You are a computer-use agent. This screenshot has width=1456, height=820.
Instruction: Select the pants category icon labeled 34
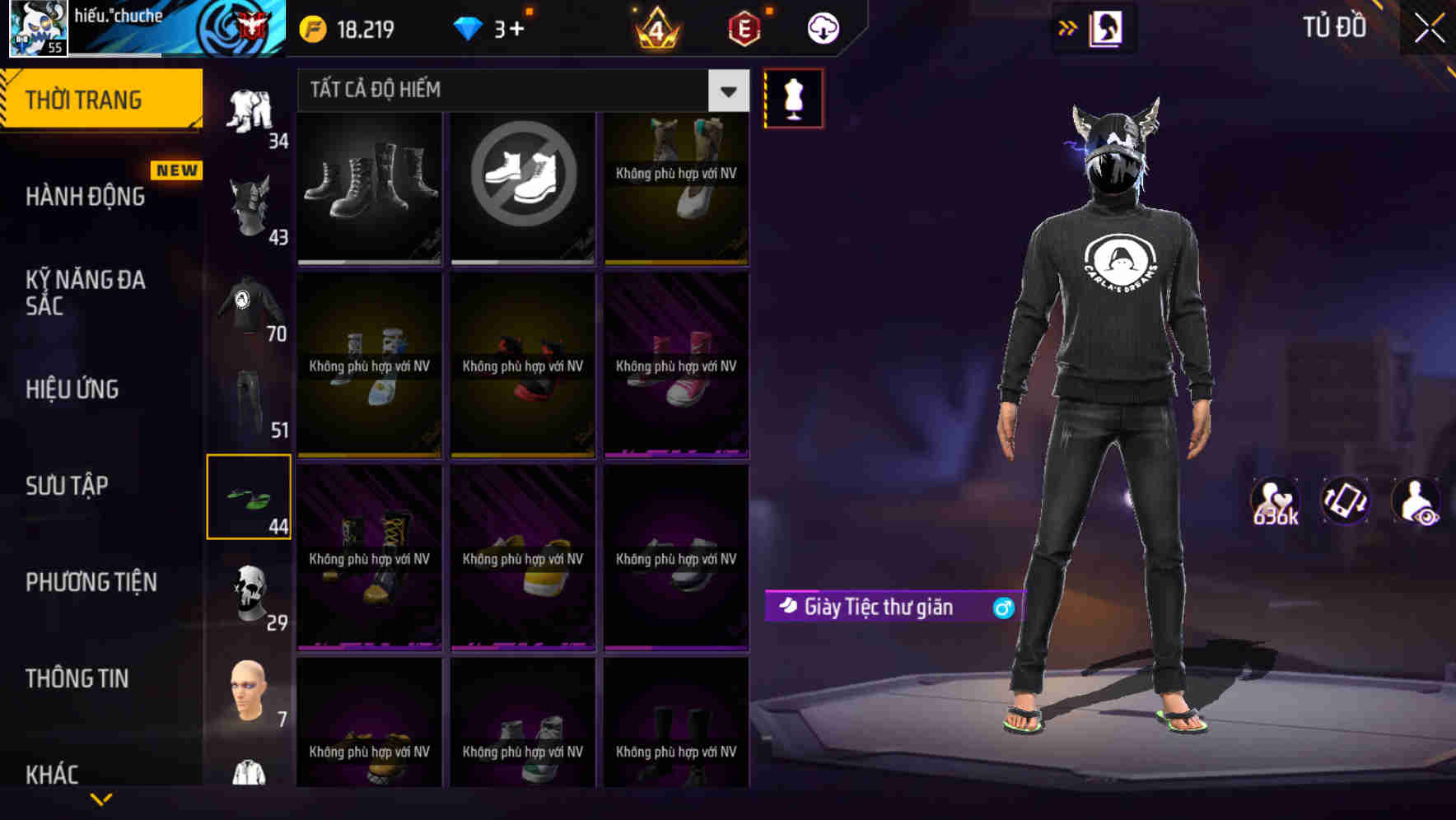(250, 111)
